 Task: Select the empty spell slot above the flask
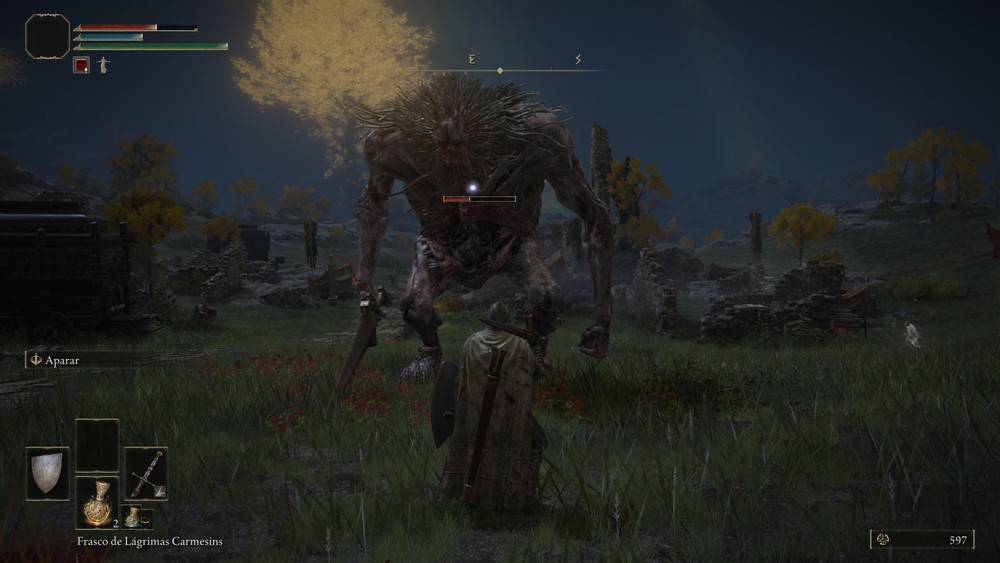click(x=97, y=445)
